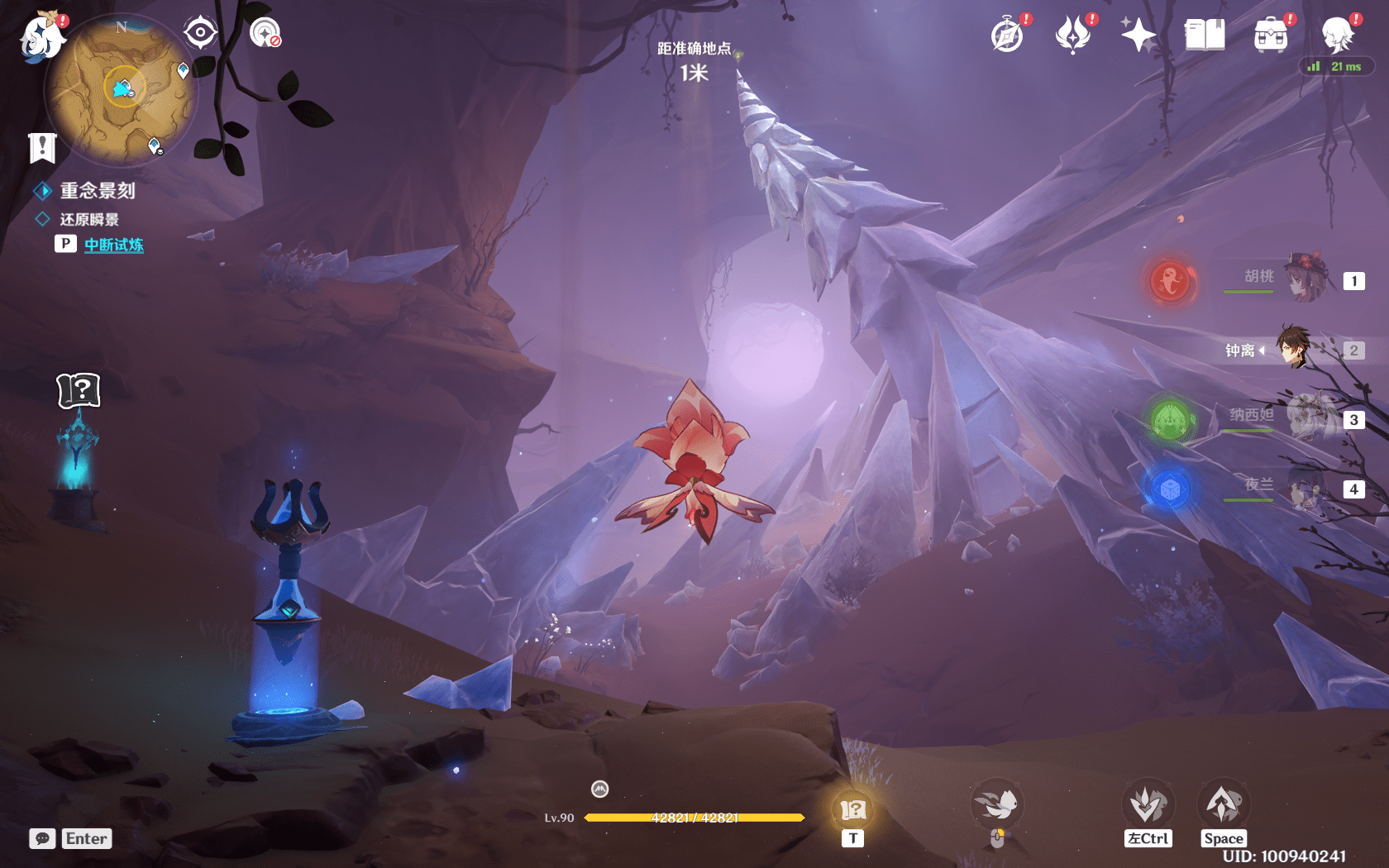Viewport: 1389px width, 868px height.
Task: Open the Battle Pass icon
Action: click(1073, 36)
